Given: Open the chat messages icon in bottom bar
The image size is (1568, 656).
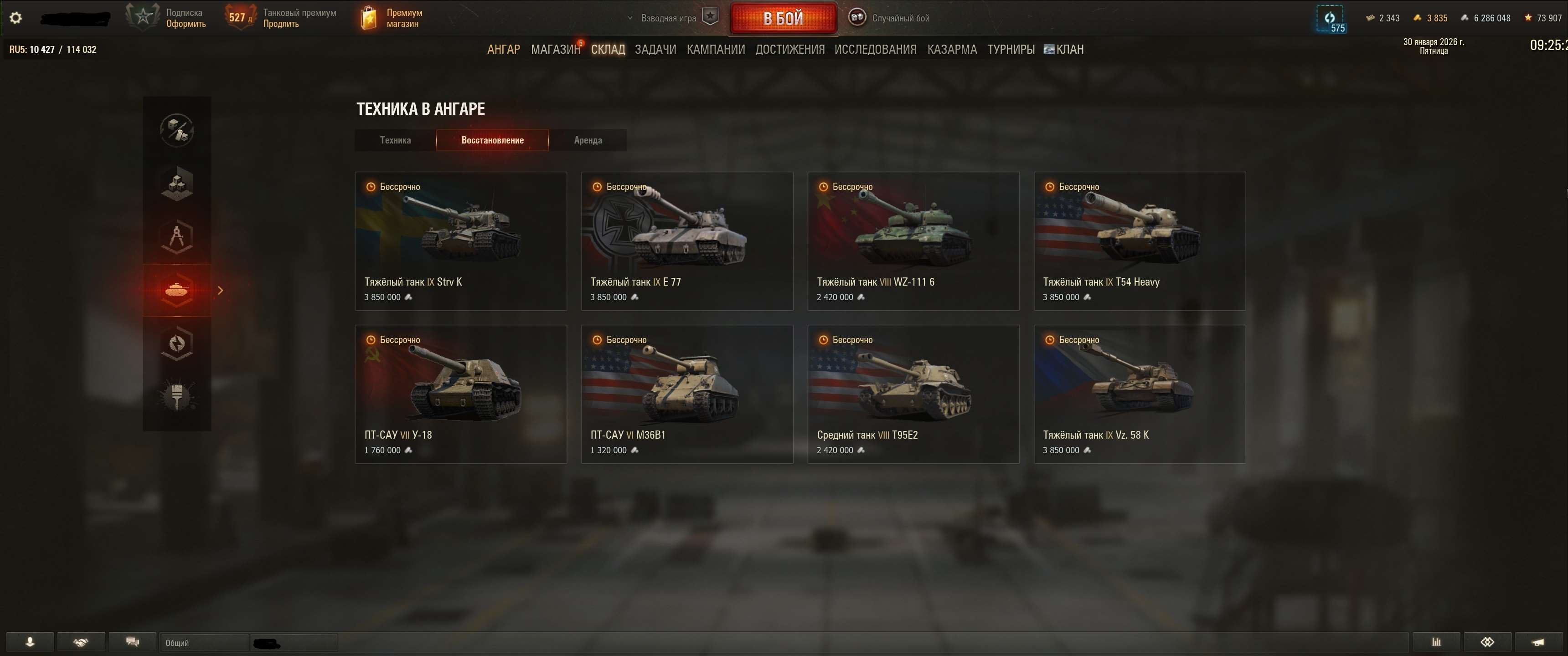Looking at the screenshot, I should pyautogui.click(x=131, y=641).
